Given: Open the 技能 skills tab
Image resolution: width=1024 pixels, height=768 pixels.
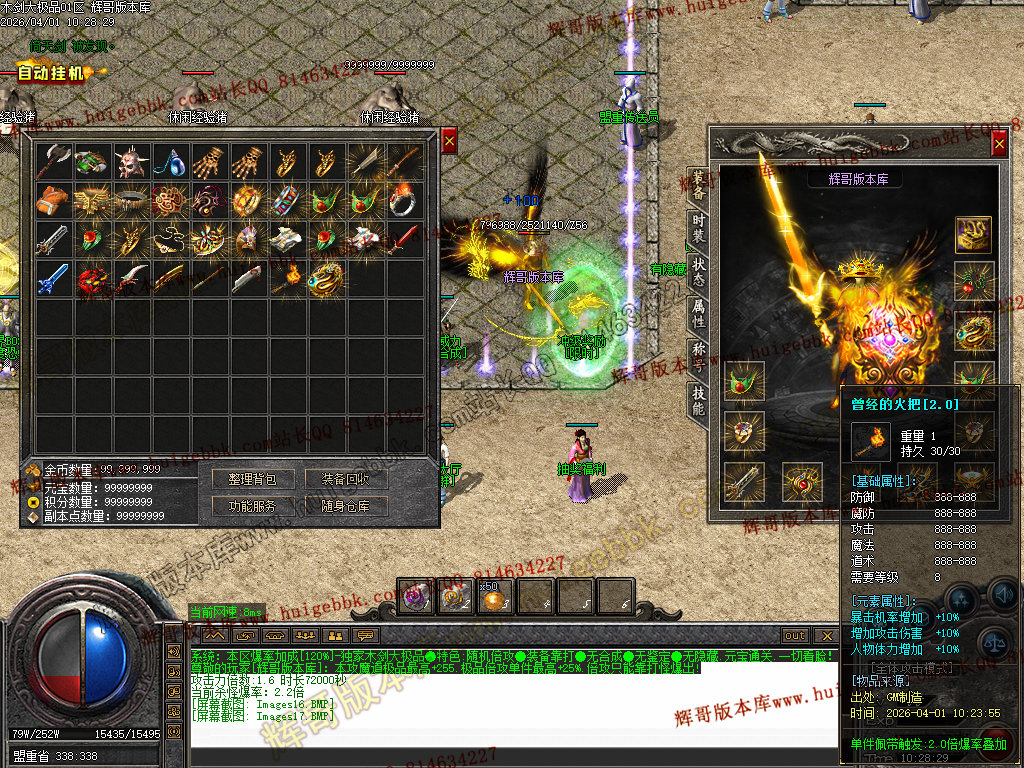Looking at the screenshot, I should (x=698, y=400).
